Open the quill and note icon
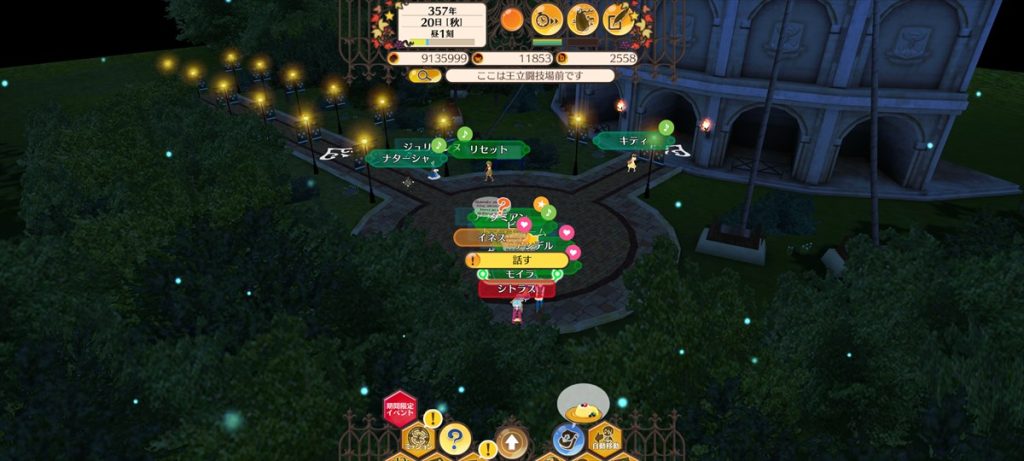The height and width of the screenshot is (461, 1024). 619,18
